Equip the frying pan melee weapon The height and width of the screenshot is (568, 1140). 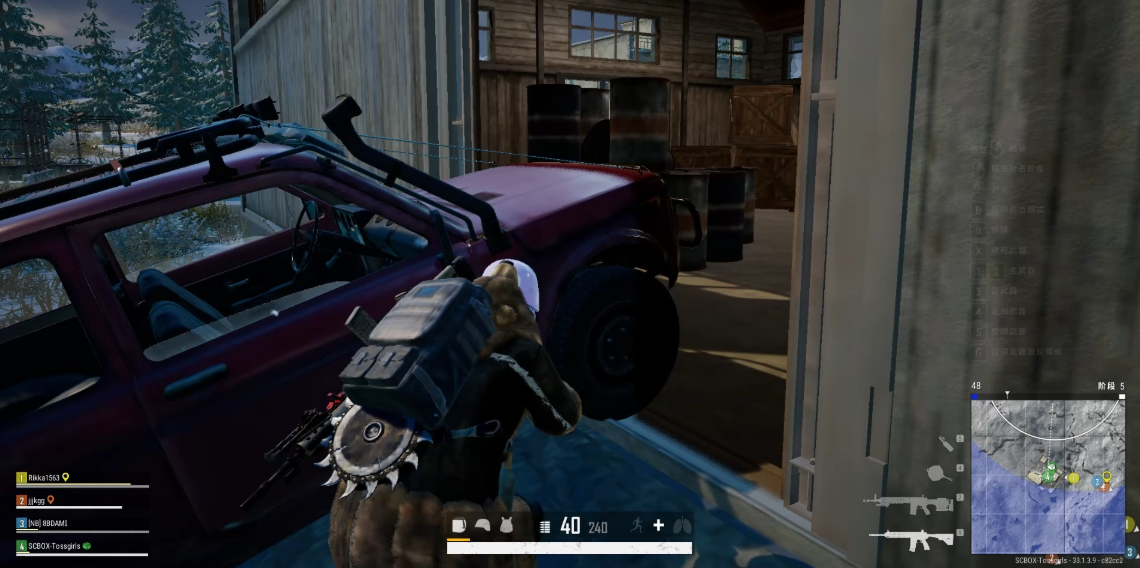coord(936,473)
